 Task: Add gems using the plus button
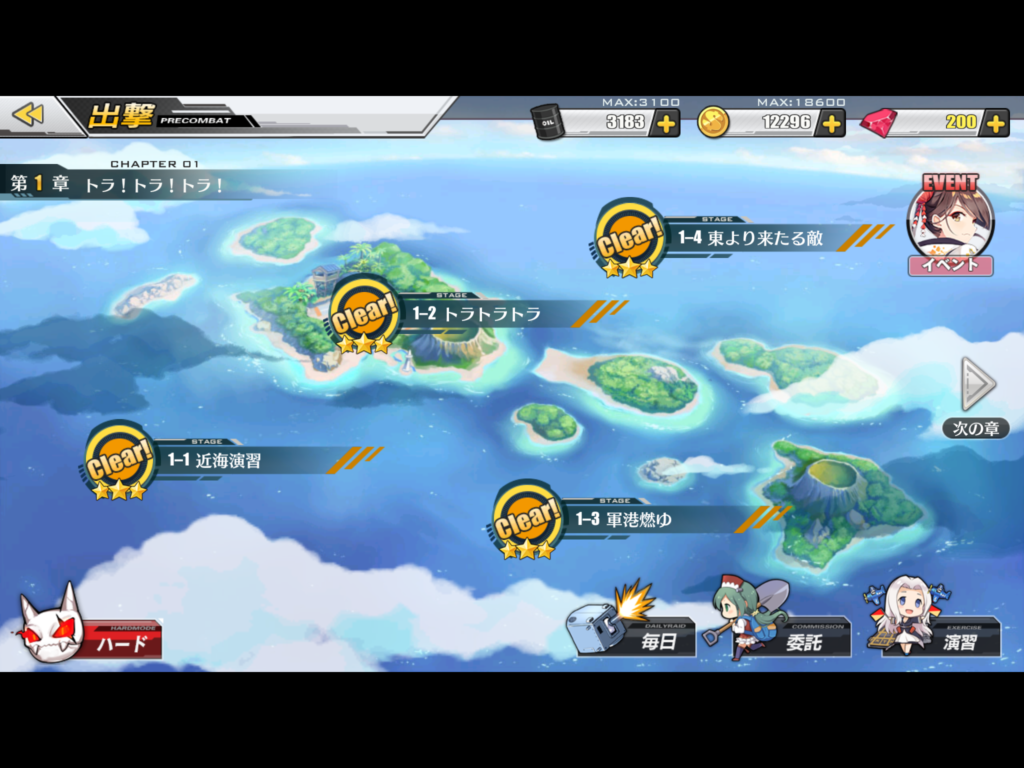(x=994, y=123)
